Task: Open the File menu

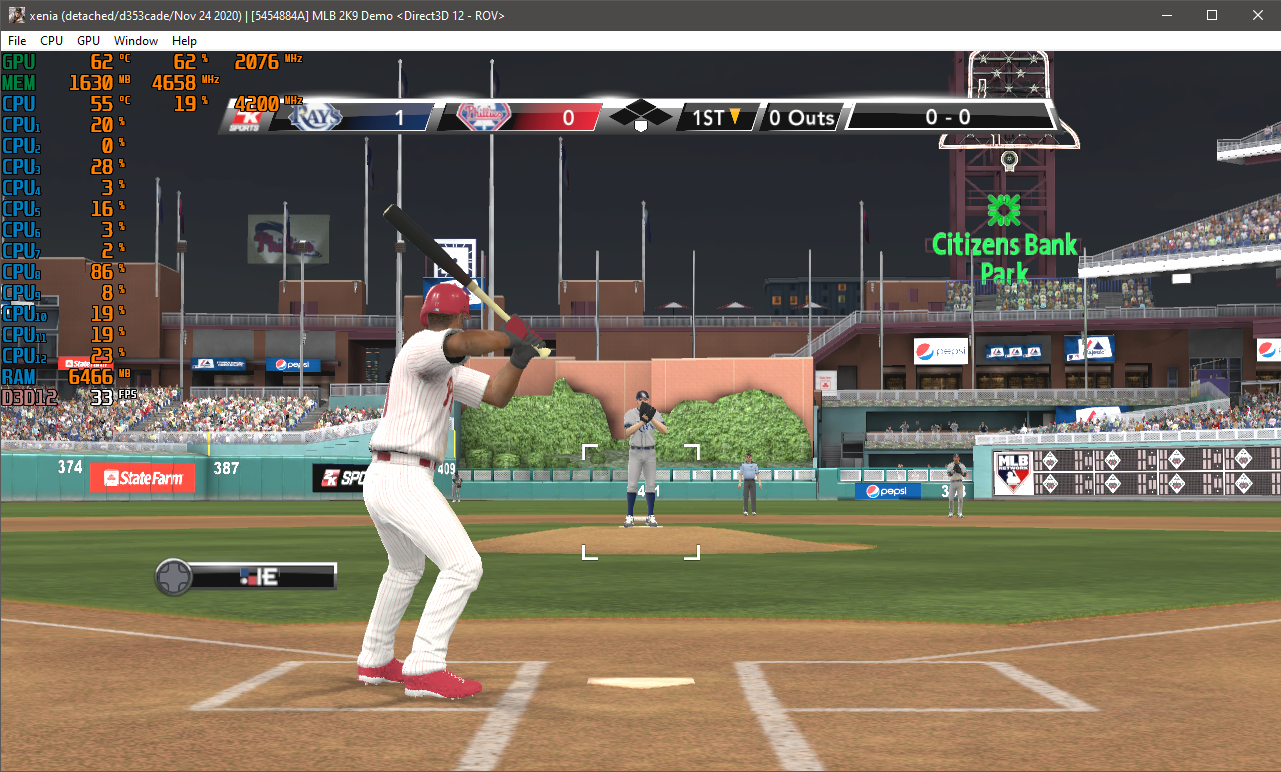Action: (x=16, y=41)
